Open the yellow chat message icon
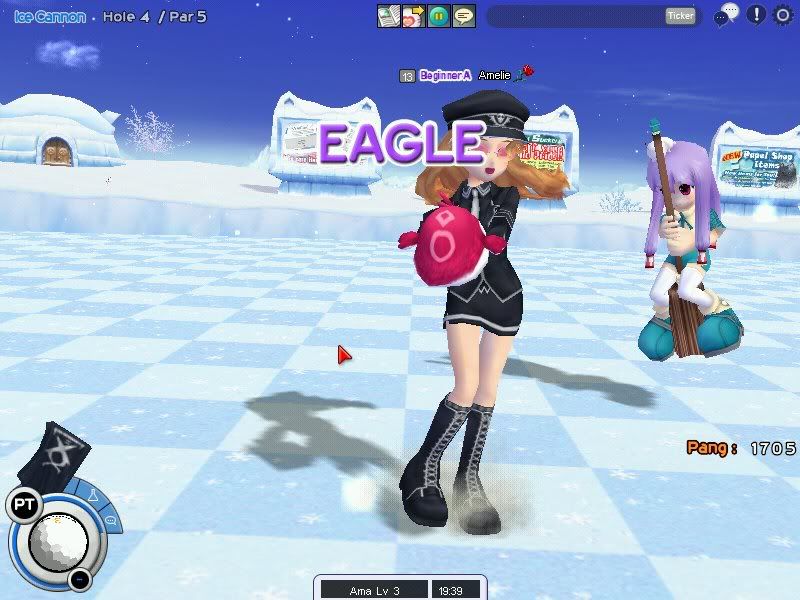This screenshot has width=800, height=600. click(463, 16)
